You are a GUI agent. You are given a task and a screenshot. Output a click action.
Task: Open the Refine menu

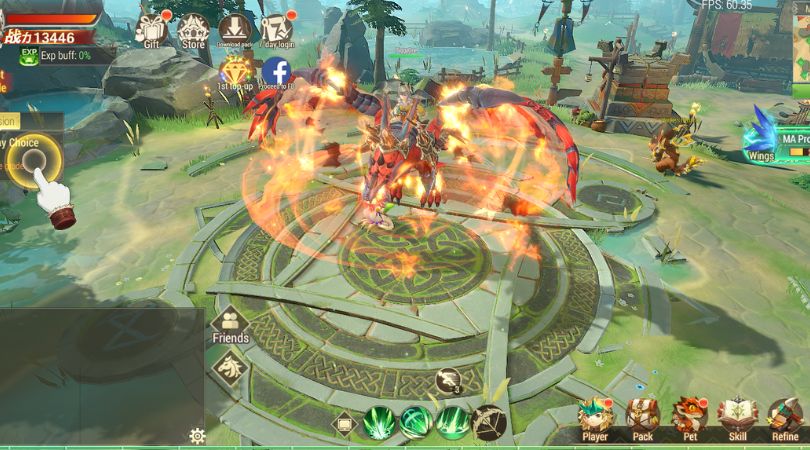tap(785, 417)
